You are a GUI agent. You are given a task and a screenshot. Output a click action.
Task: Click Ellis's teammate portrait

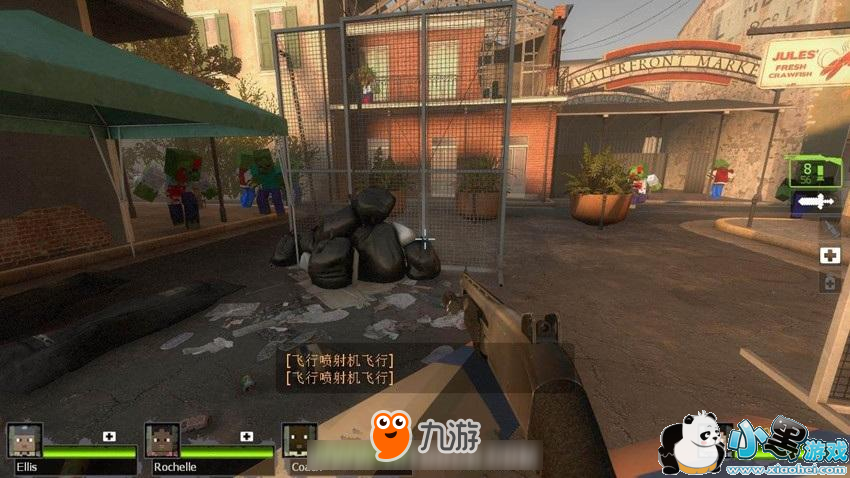point(24,440)
